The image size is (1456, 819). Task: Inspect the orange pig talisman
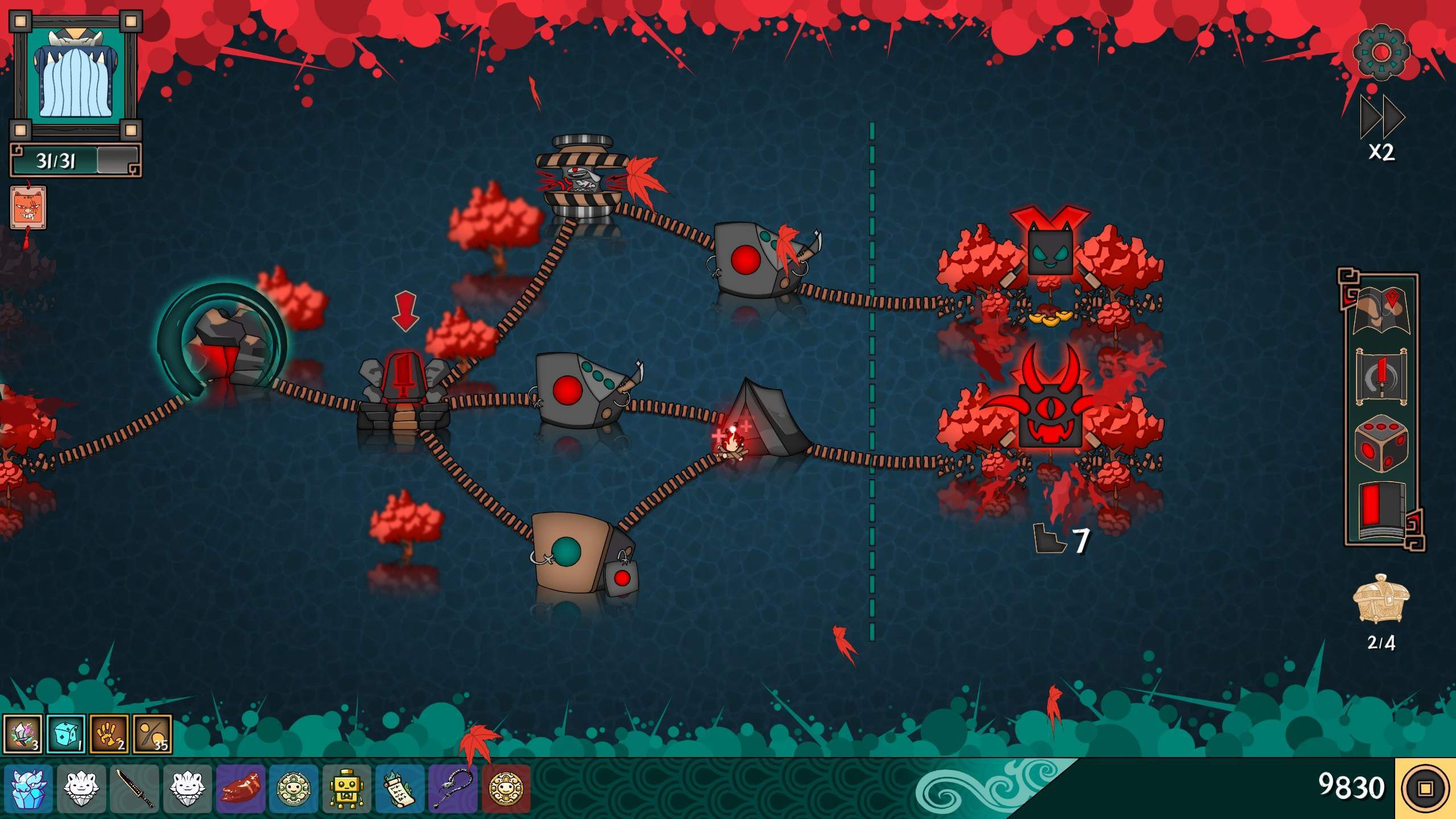(28, 208)
